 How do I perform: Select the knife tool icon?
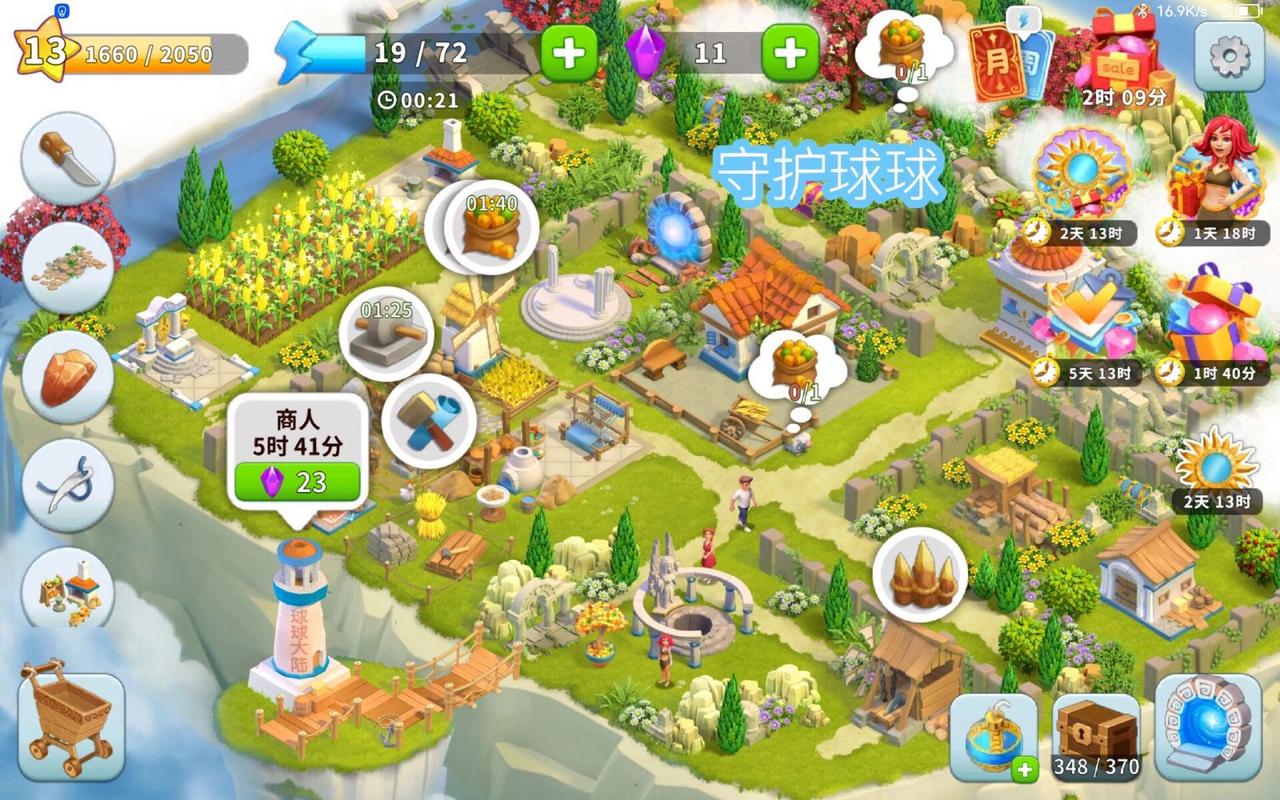point(68,159)
